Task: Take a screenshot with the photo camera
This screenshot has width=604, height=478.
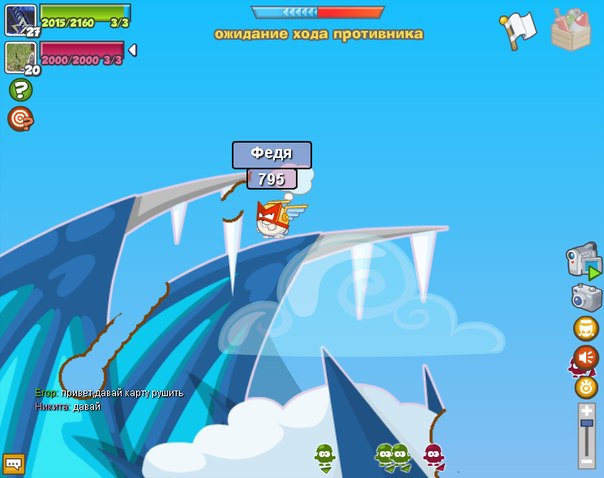Action: tap(586, 297)
